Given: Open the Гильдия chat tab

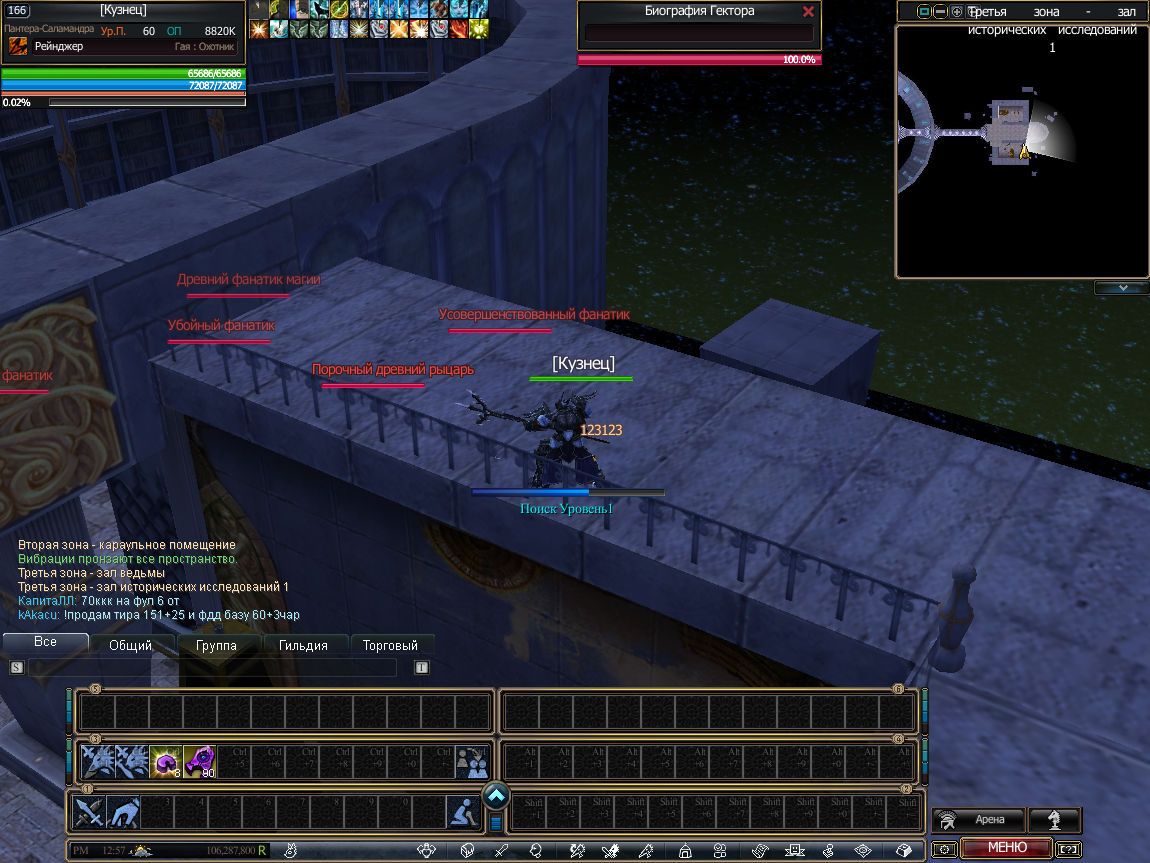Looking at the screenshot, I should (303, 645).
